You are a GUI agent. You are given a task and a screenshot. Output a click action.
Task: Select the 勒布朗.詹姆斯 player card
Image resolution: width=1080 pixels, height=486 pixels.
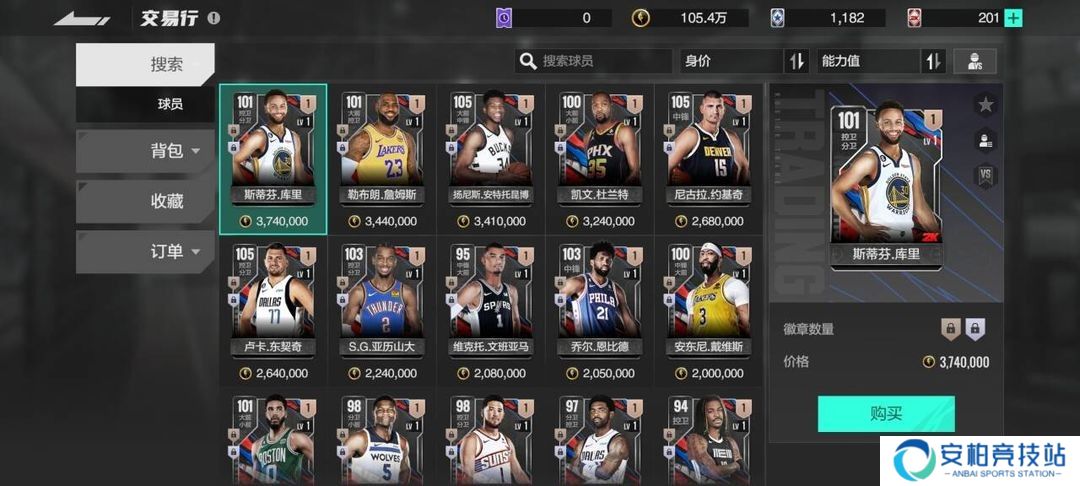382,160
